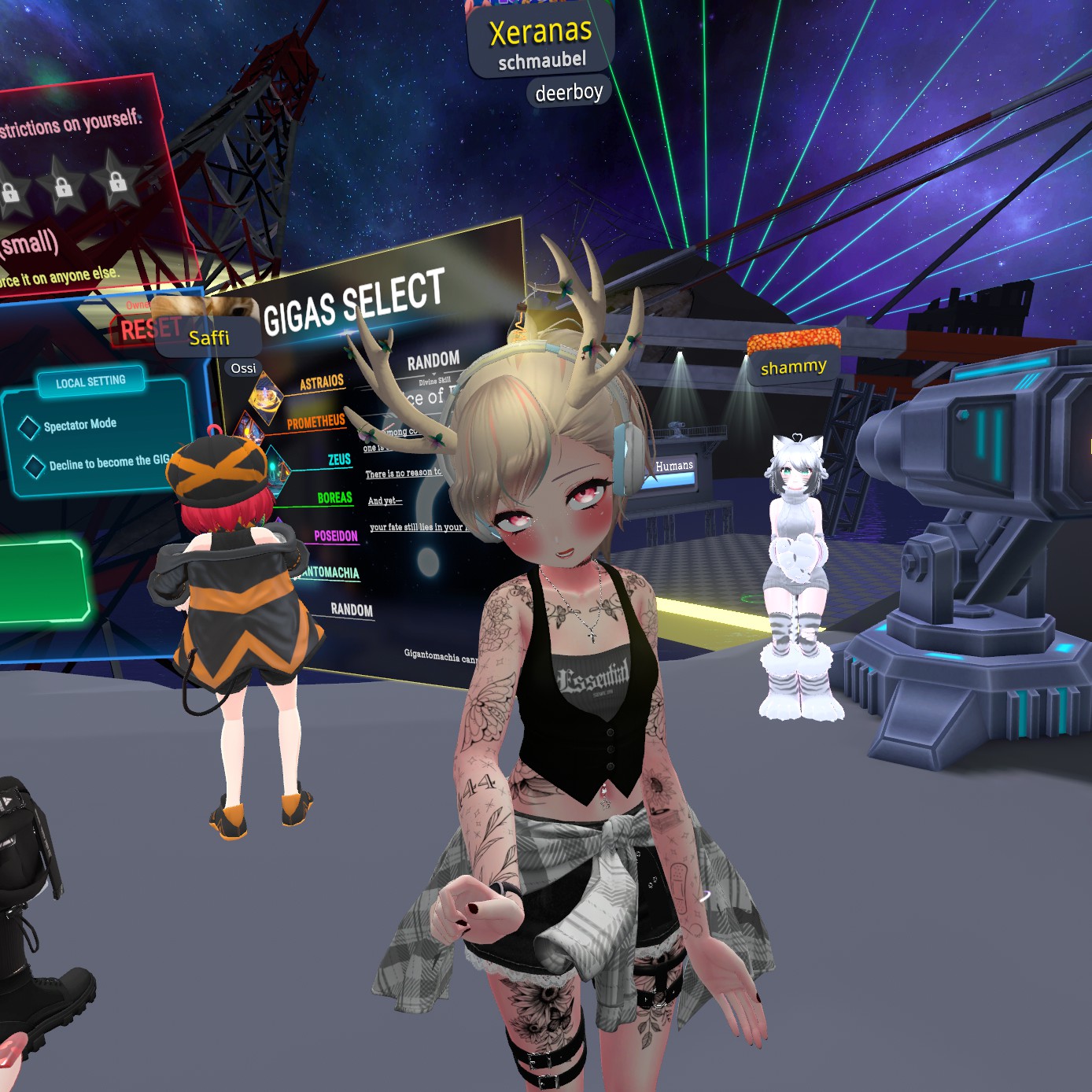Viewport: 1092px width, 1092px height.
Task: Choose PROMETHEUS from the Gigas list
Action: 315,422
